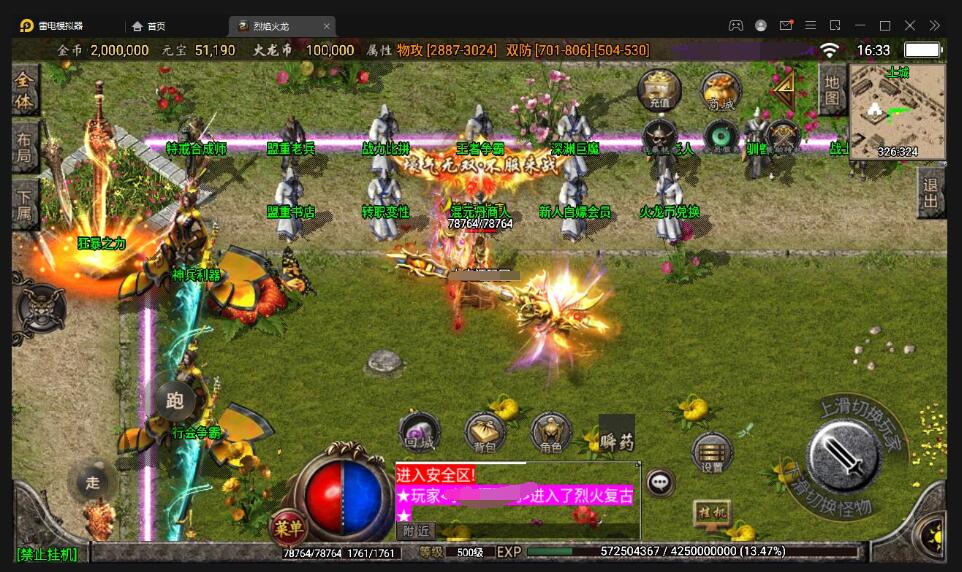
Task: Use the 回城 return-to-town icon
Action: coord(420,432)
